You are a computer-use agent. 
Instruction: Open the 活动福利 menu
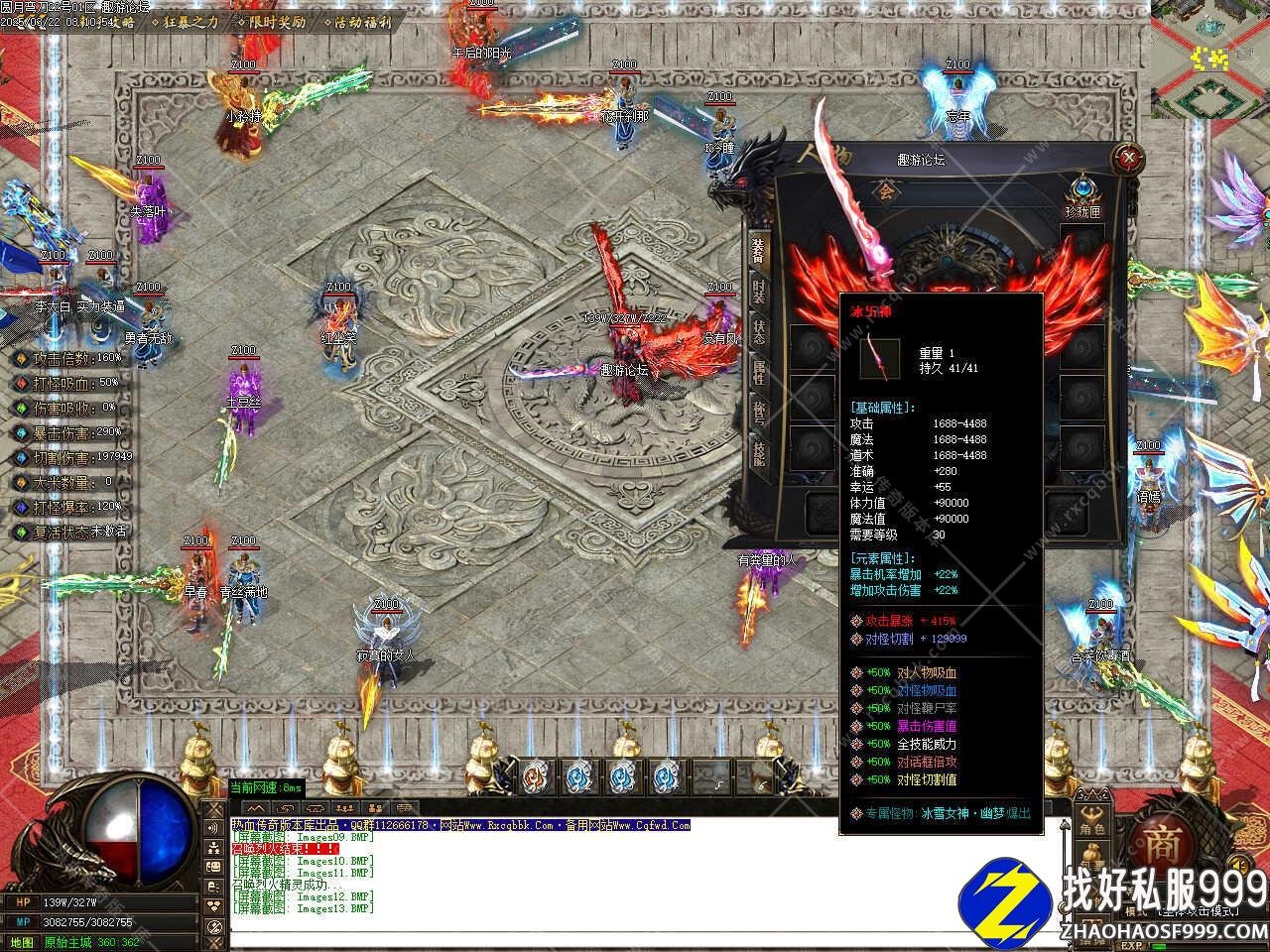click(361, 22)
